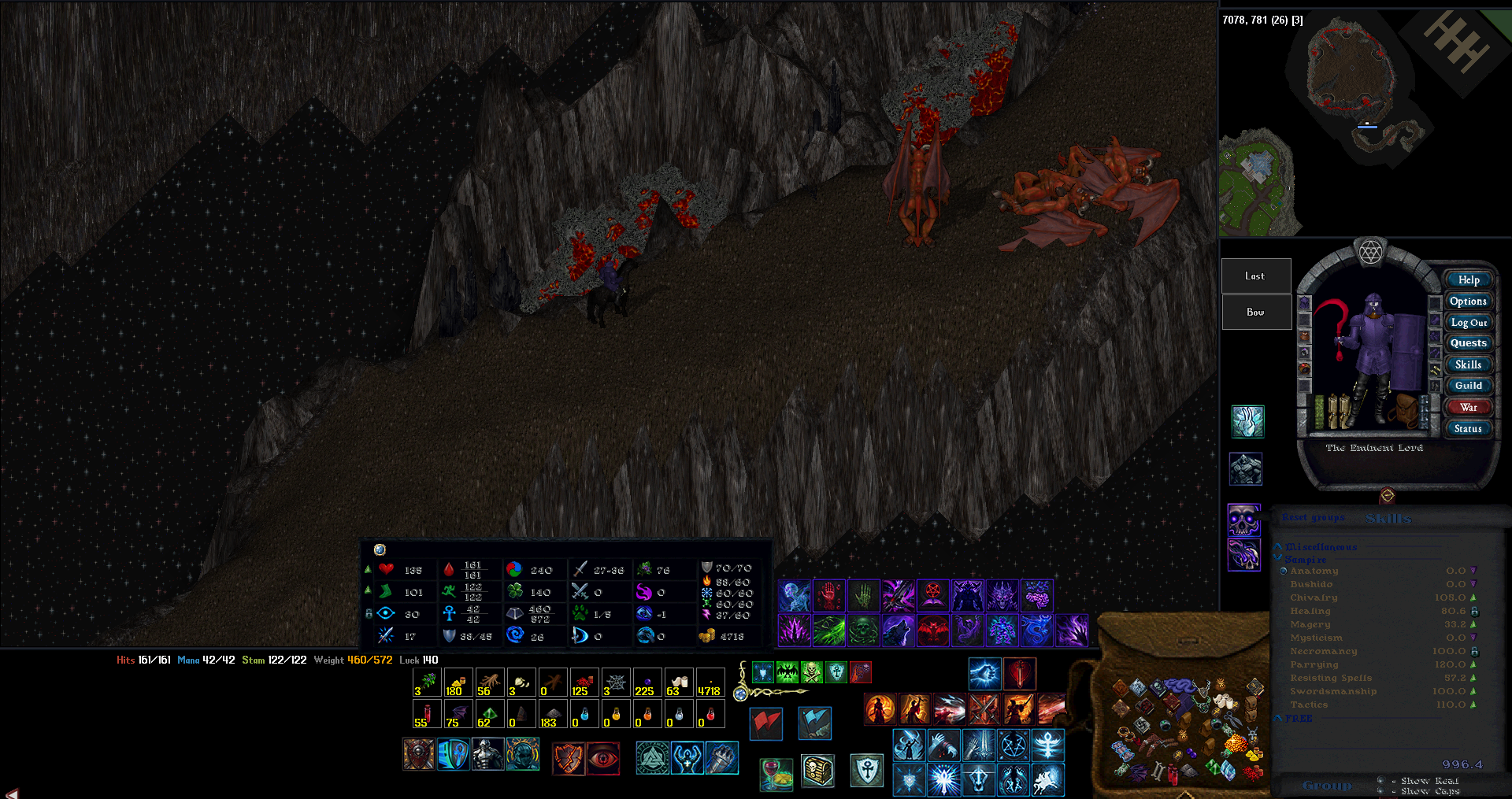Viewport: 1512px width, 799px height.
Task: Enable Show Caps in the Skills window
Action: [1380, 791]
